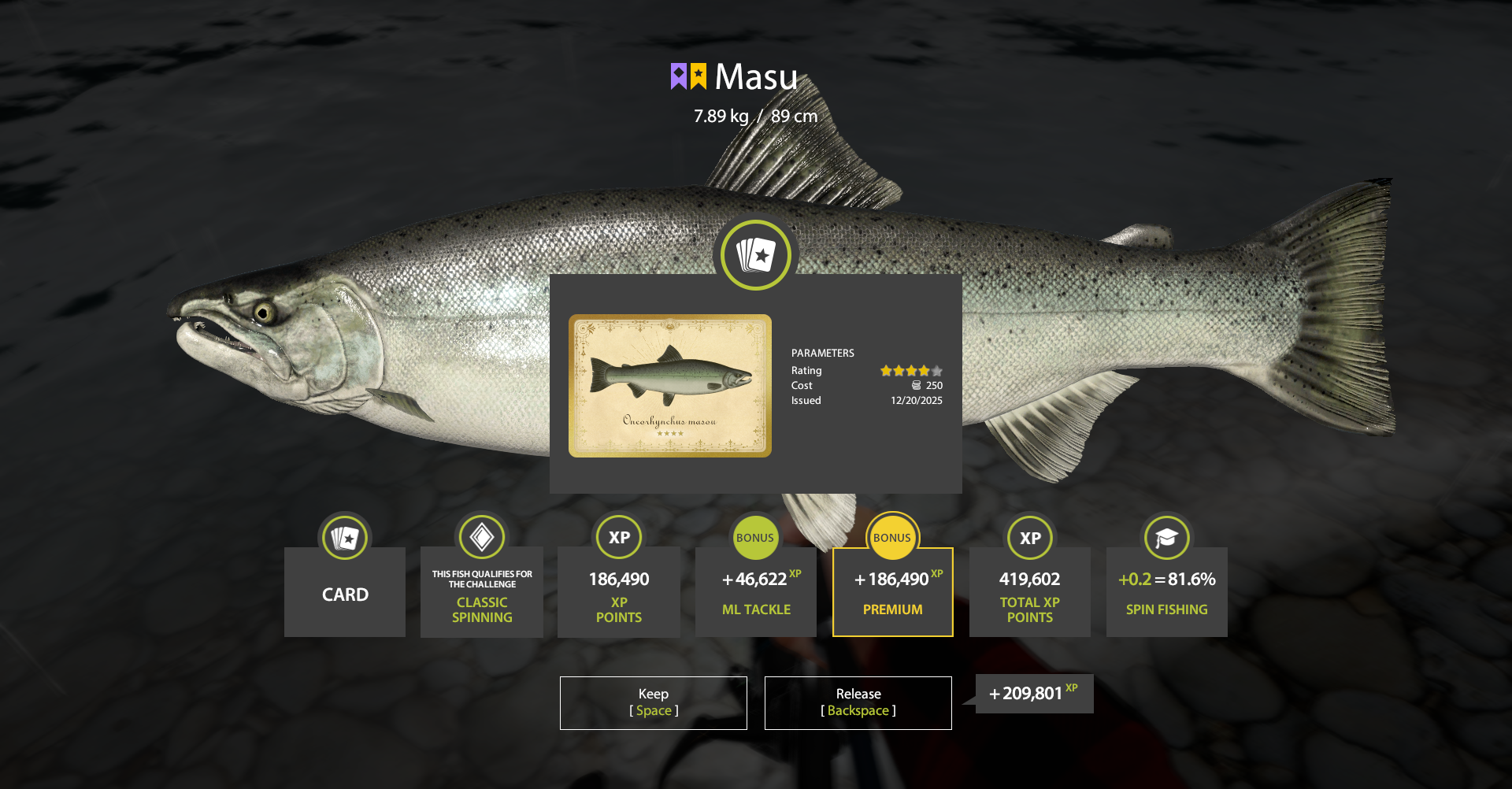Click the purple bookmark beside Masu title
This screenshot has width=1512, height=789.
tap(679, 76)
